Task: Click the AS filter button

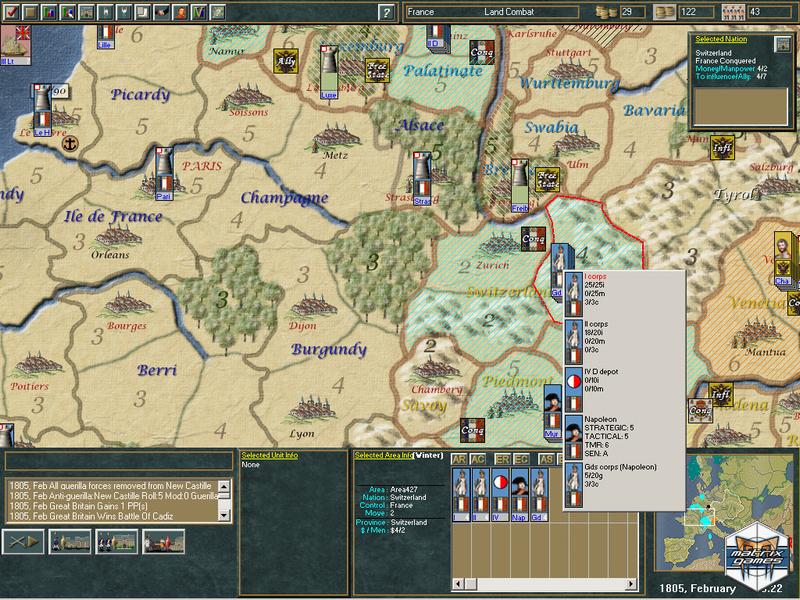Action: click(x=548, y=459)
